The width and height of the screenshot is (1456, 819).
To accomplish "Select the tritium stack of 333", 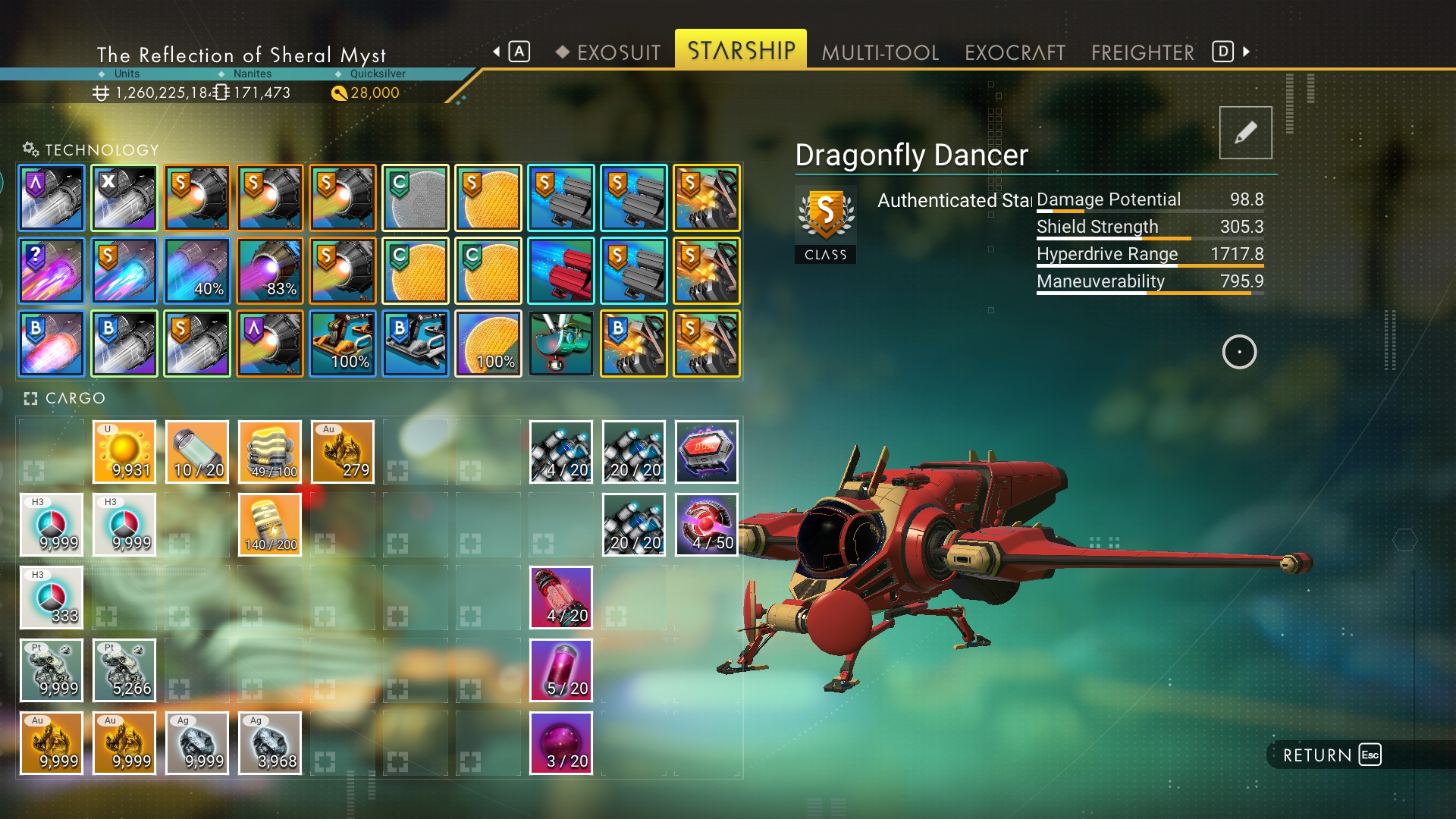I will coord(52,598).
